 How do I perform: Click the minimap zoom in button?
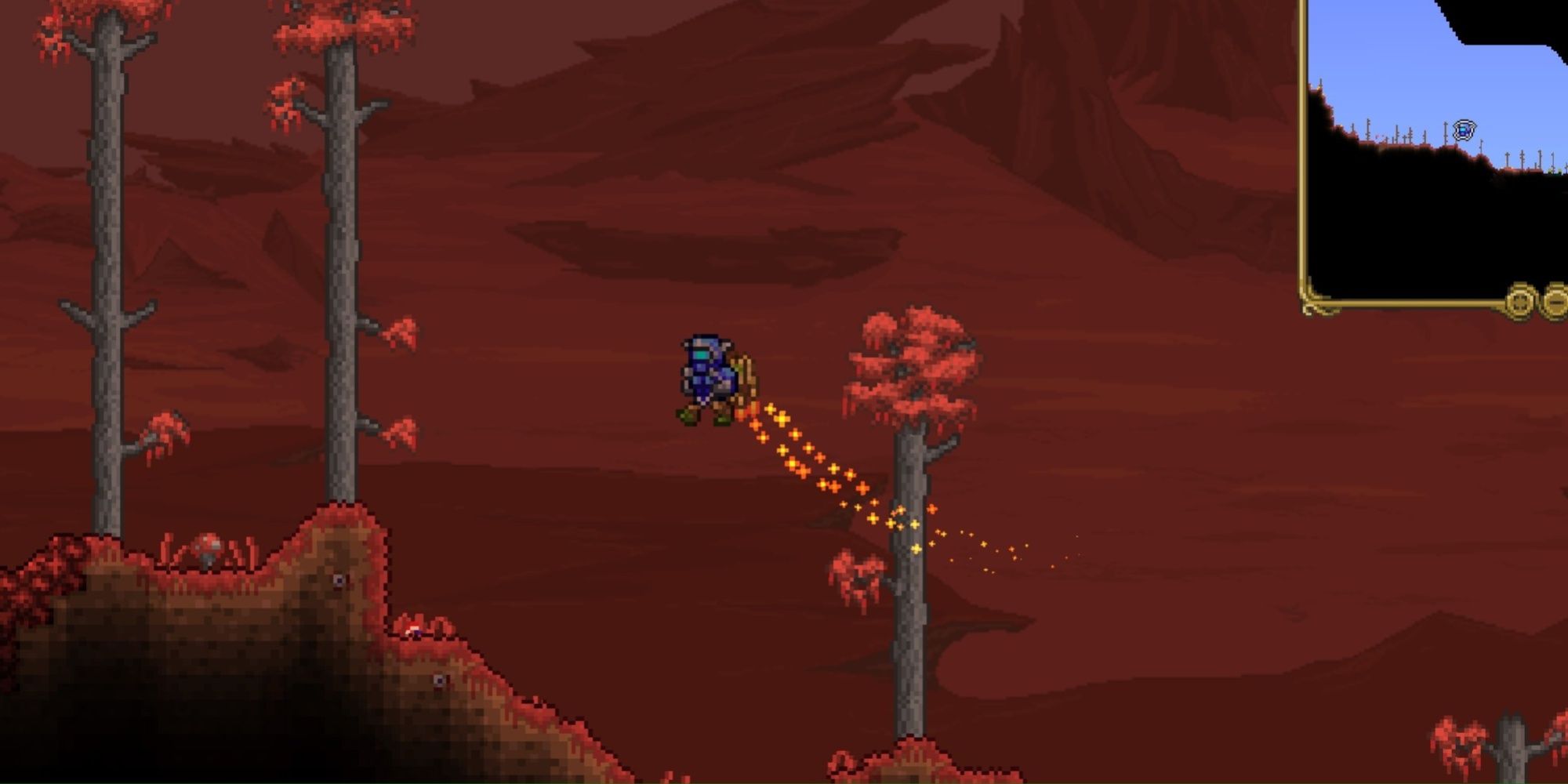(1519, 302)
